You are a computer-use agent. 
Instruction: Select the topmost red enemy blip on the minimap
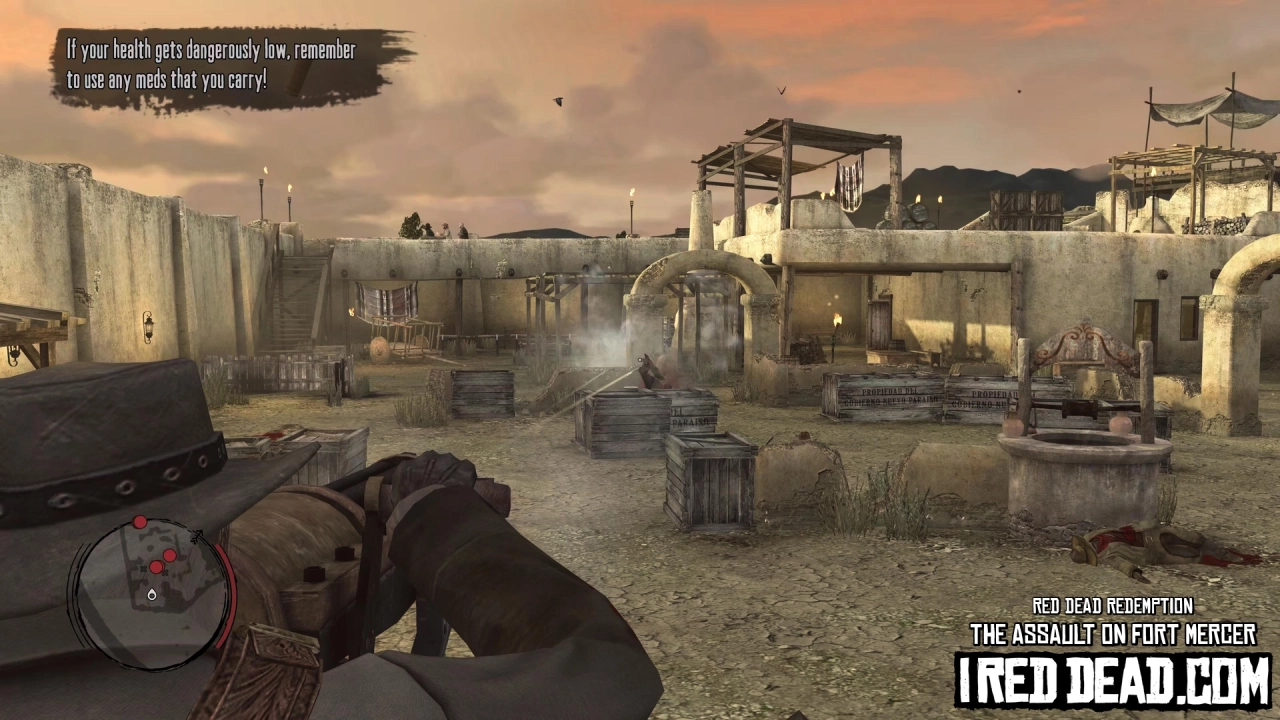(x=140, y=521)
